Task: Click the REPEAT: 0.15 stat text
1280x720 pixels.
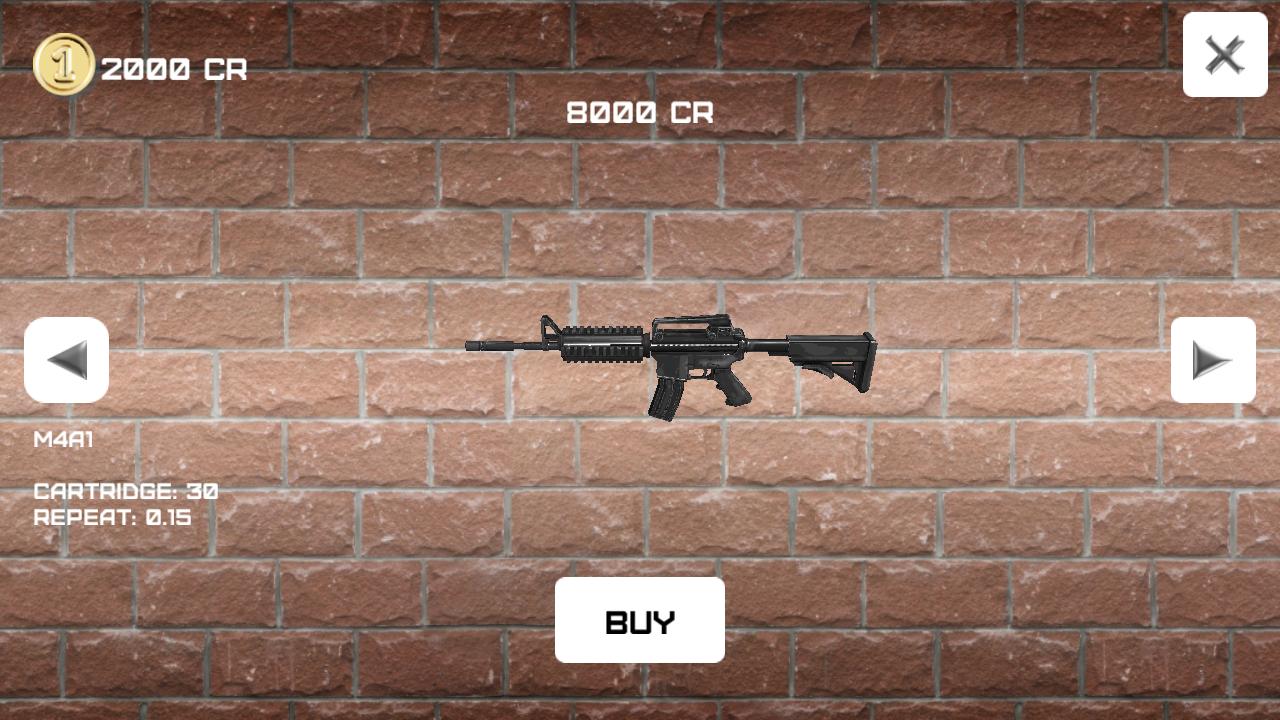Action: click(x=115, y=518)
